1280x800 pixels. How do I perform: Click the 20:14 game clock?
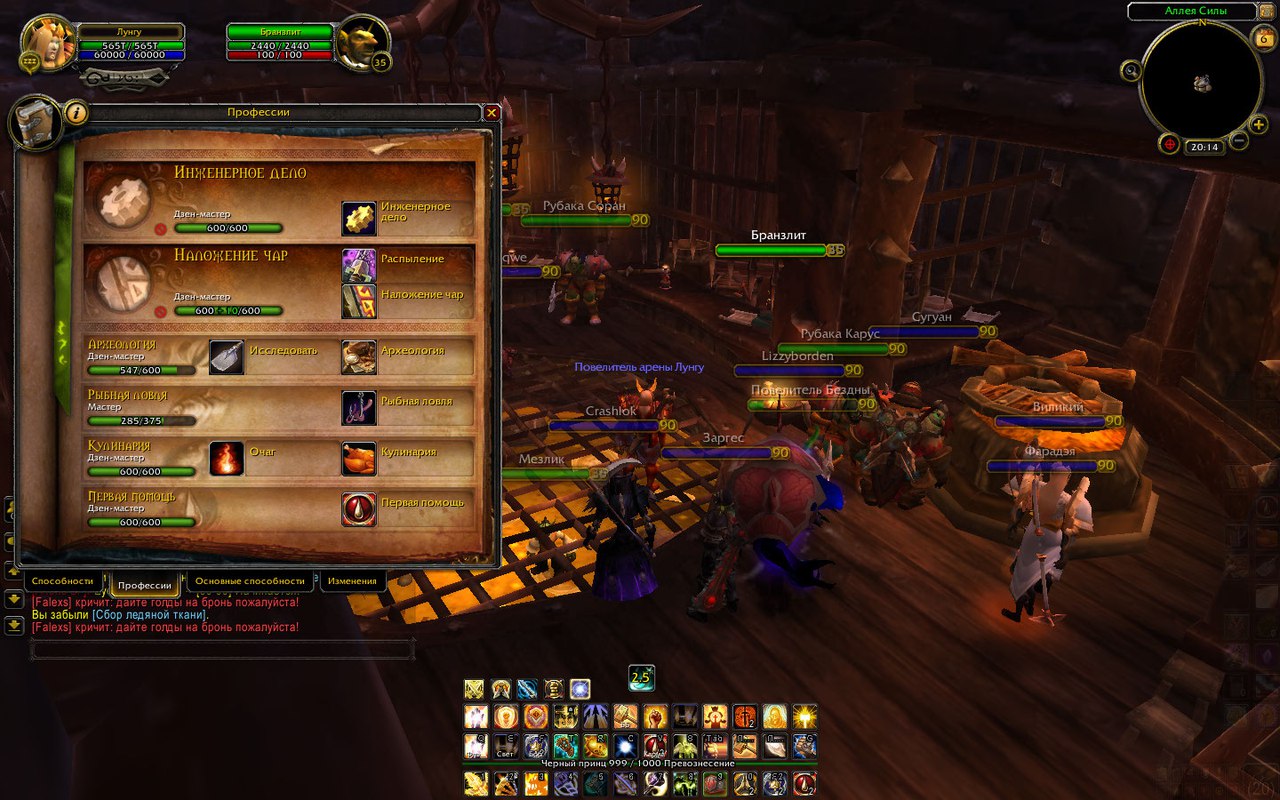point(1204,147)
